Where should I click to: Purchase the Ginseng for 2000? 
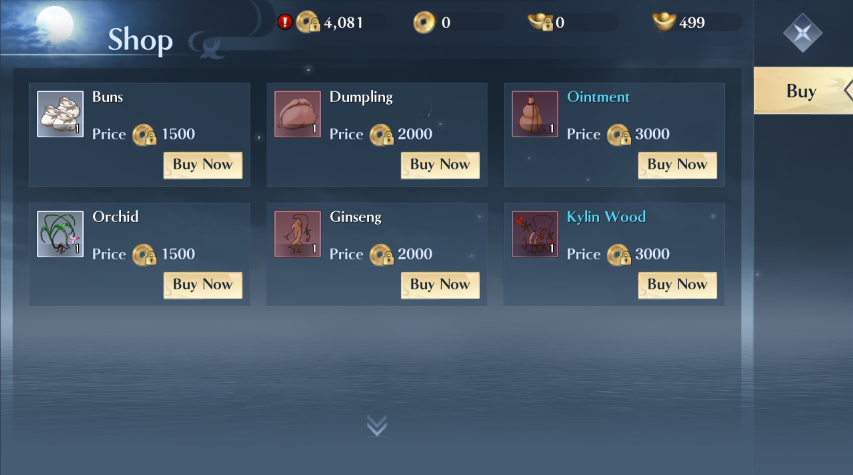click(440, 285)
